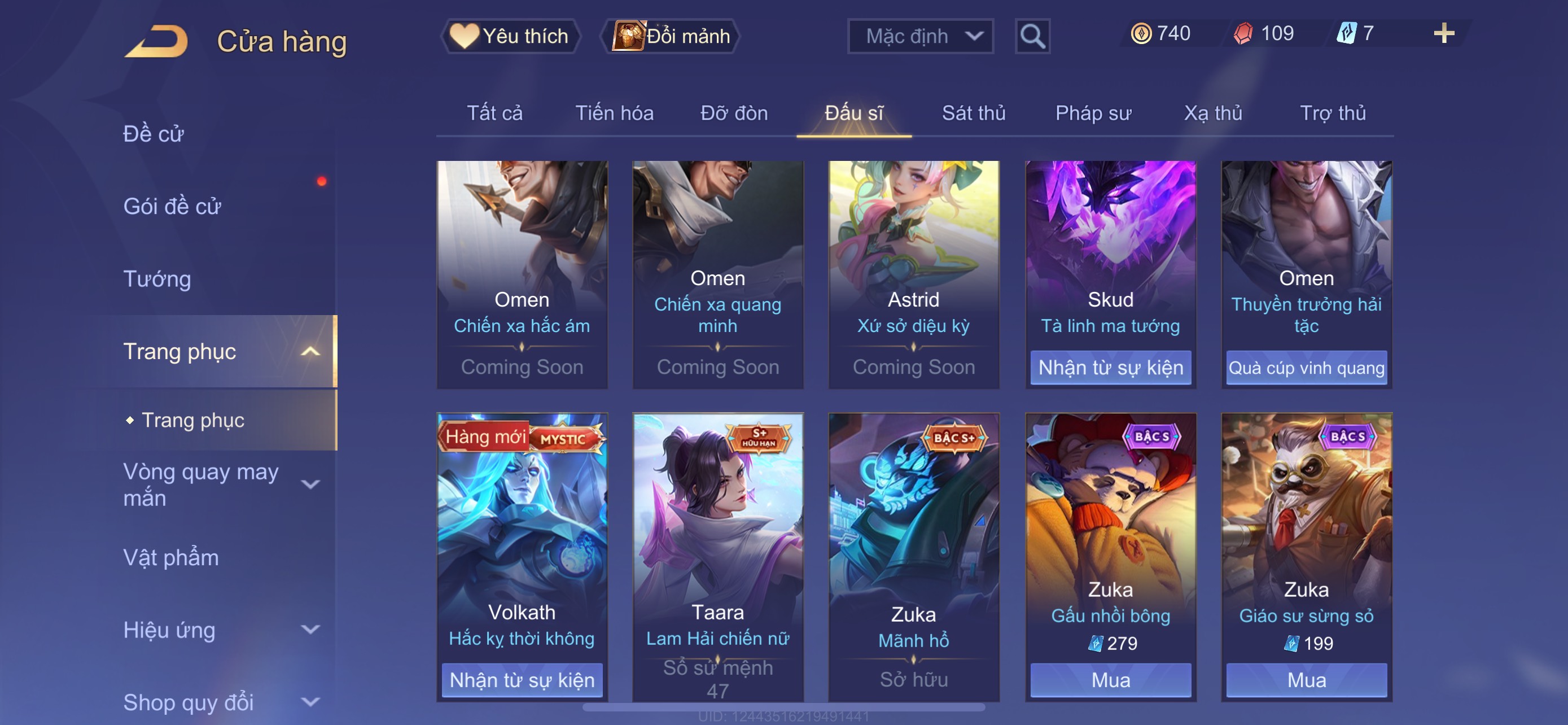Open Đổi mảnh fragment exchange

pos(670,36)
